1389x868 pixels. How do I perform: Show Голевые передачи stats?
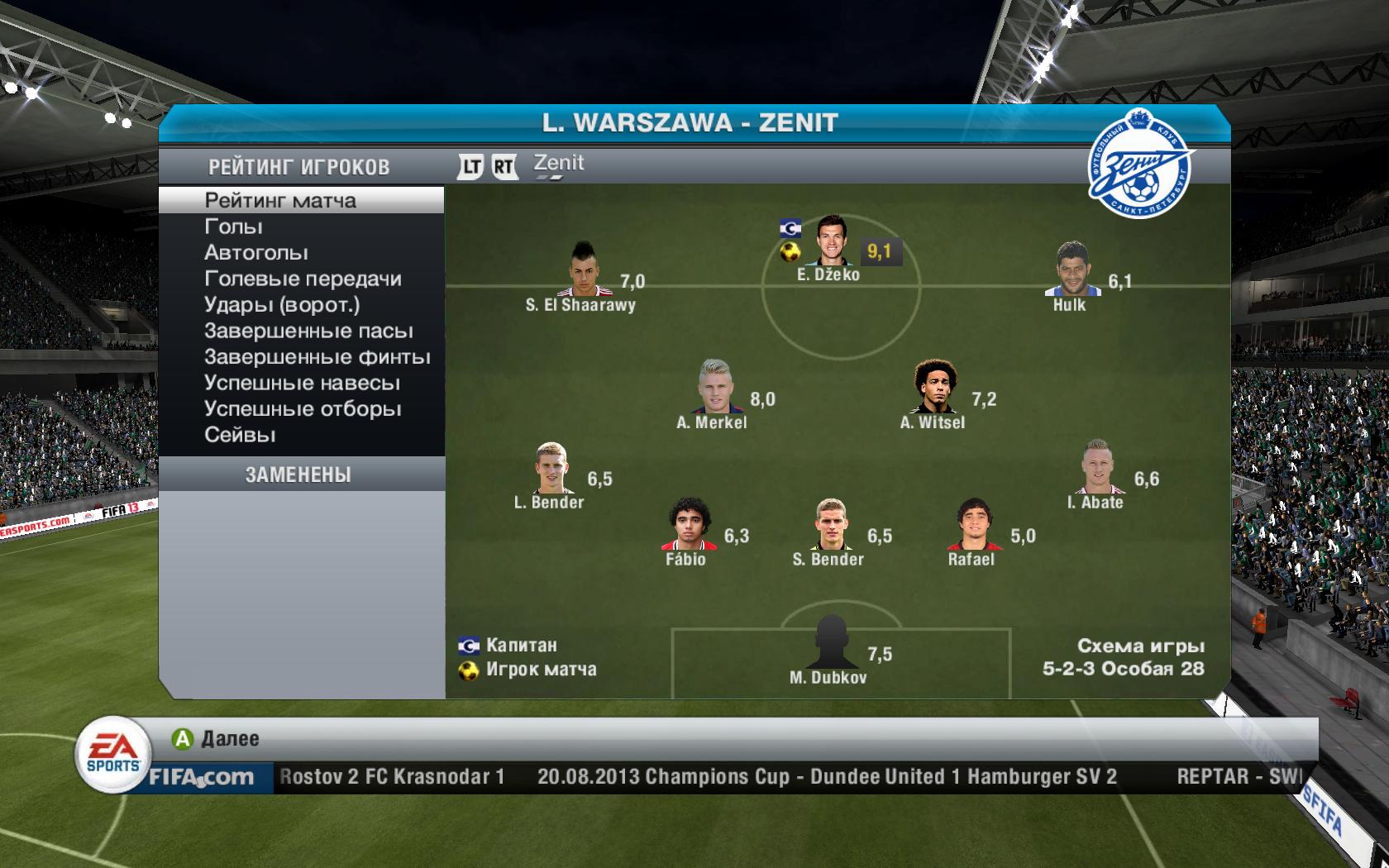point(303,279)
